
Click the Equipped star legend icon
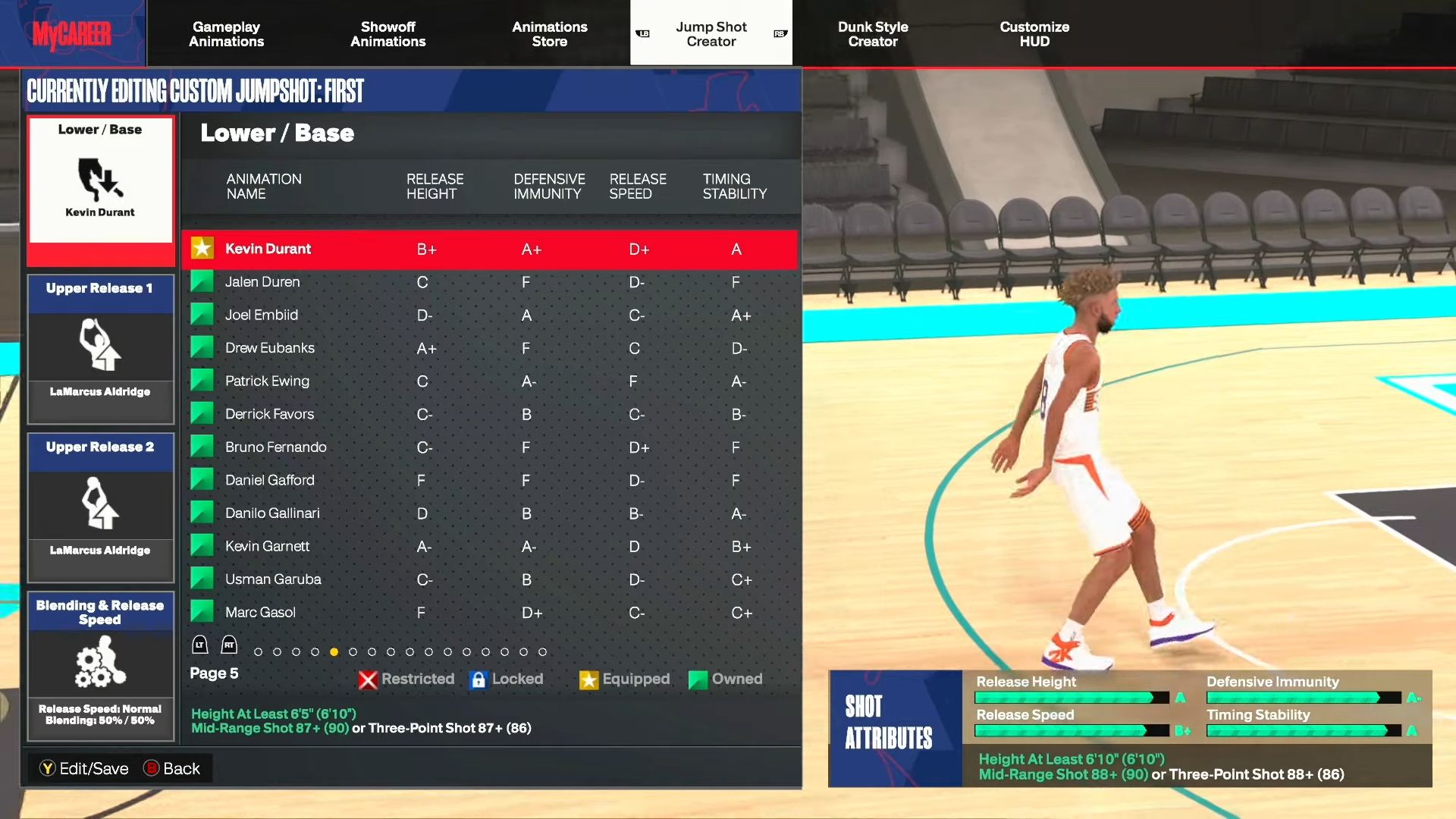click(588, 679)
